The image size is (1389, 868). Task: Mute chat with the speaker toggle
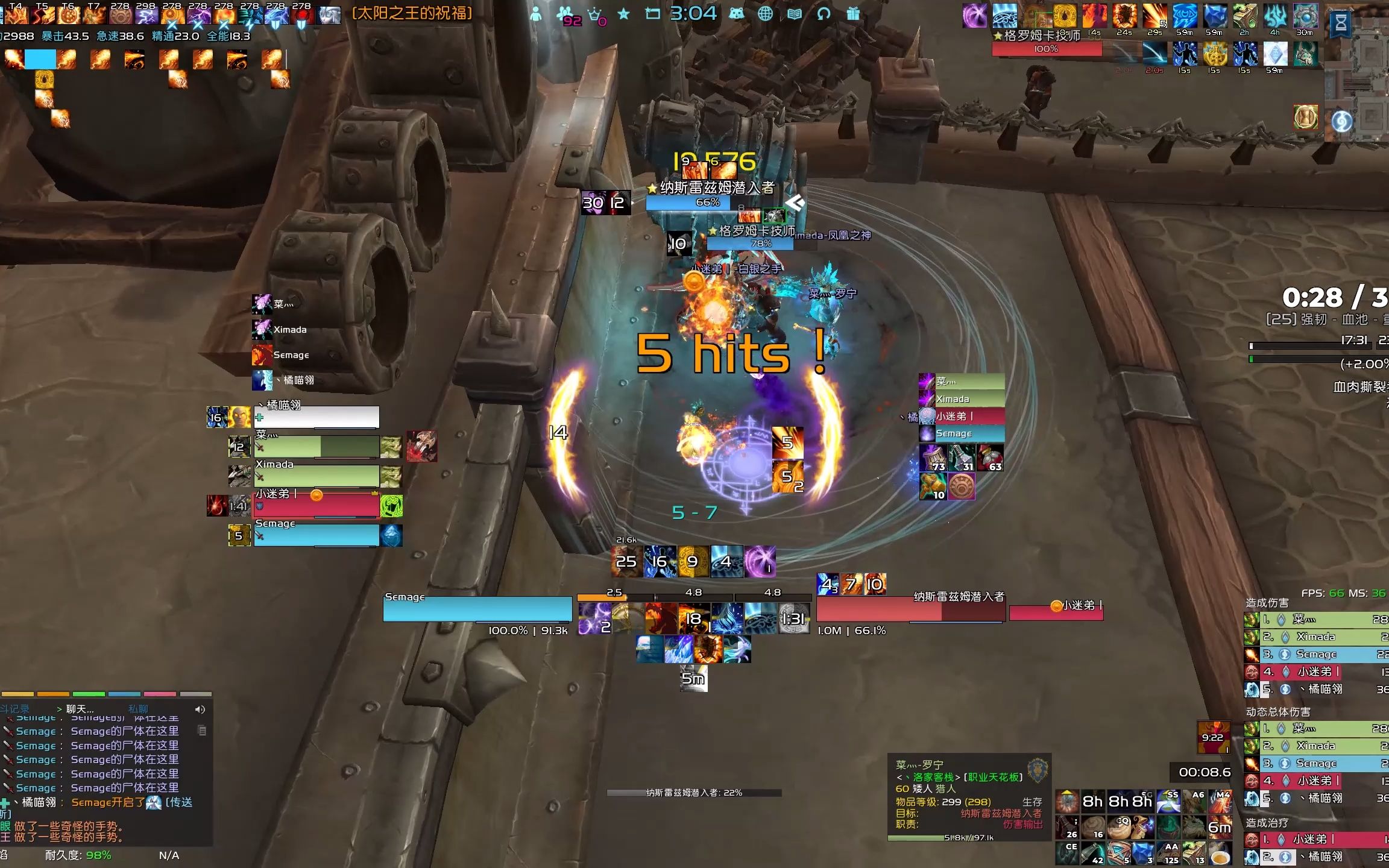pos(200,710)
